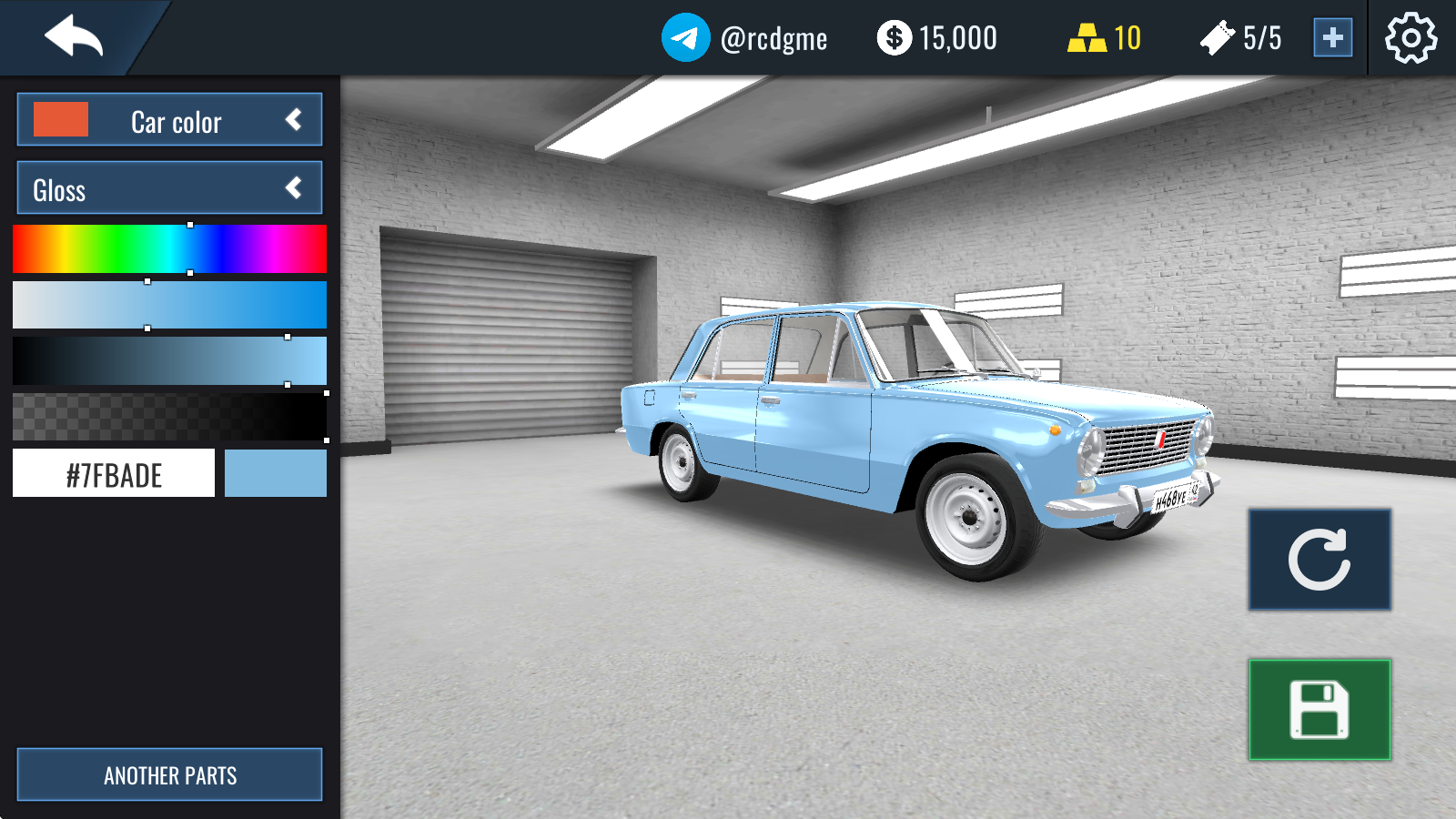Image resolution: width=1456 pixels, height=819 pixels.
Task: Save the paint job with the floppy disk
Action: point(1319,710)
